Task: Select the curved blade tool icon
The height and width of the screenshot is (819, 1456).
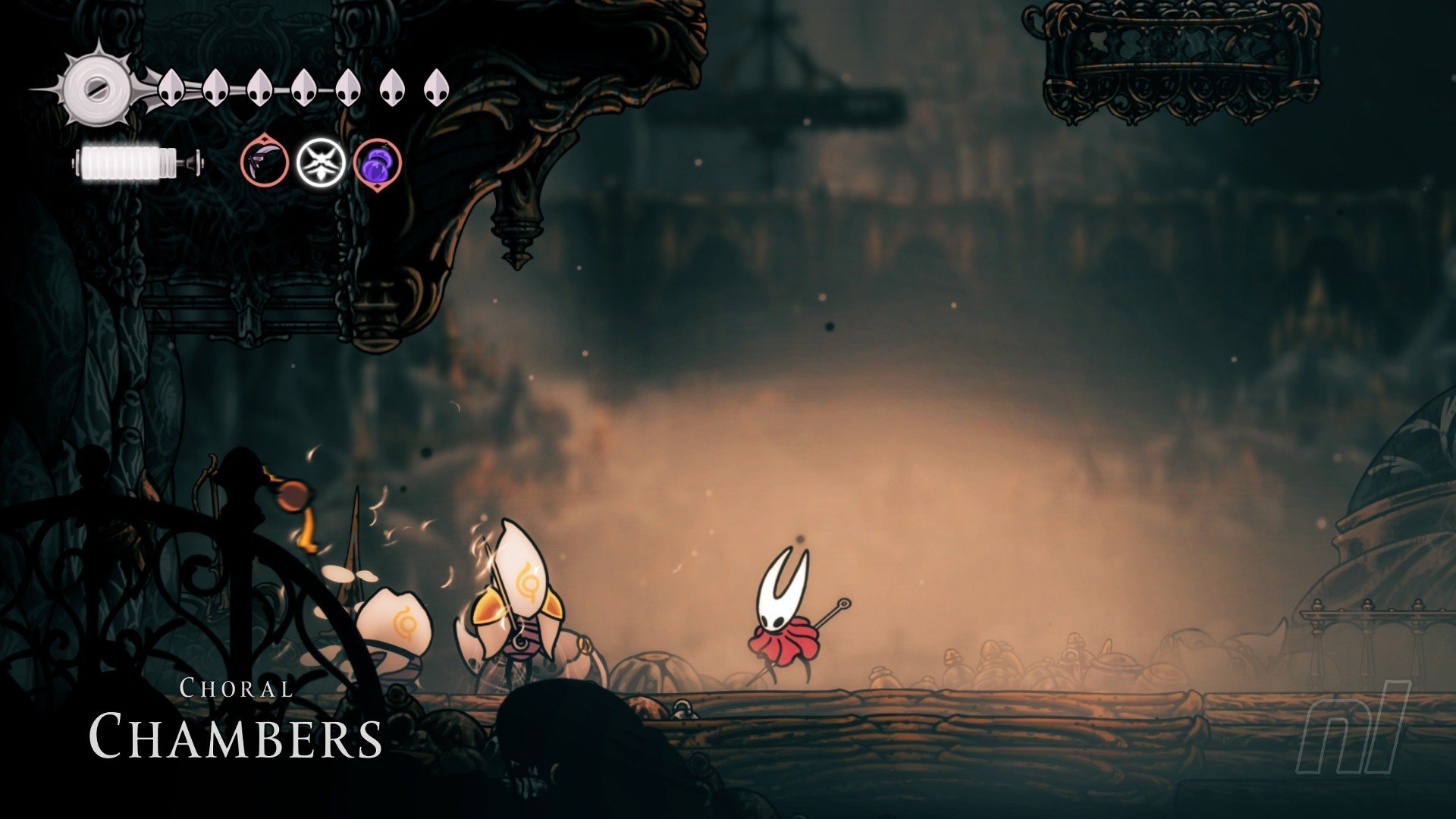Action: pyautogui.click(x=265, y=162)
